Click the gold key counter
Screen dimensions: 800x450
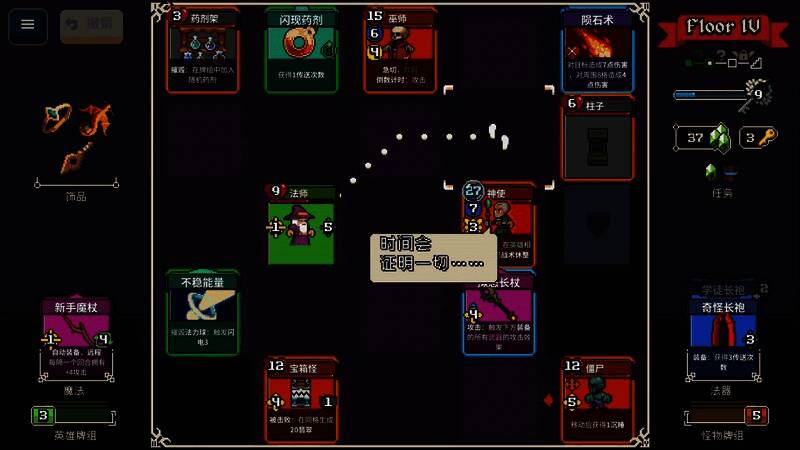[x=758, y=138]
